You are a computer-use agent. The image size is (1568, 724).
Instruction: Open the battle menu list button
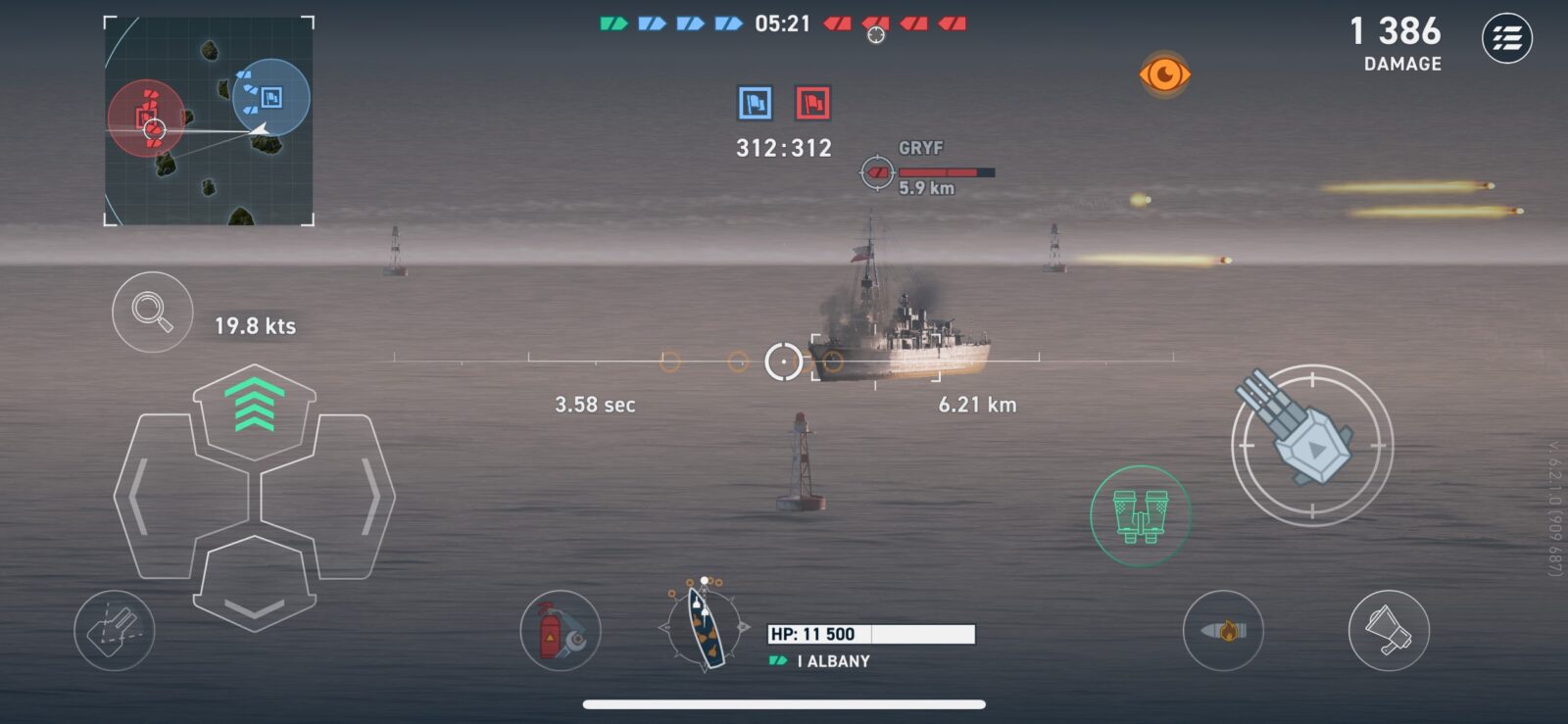tap(1506, 39)
